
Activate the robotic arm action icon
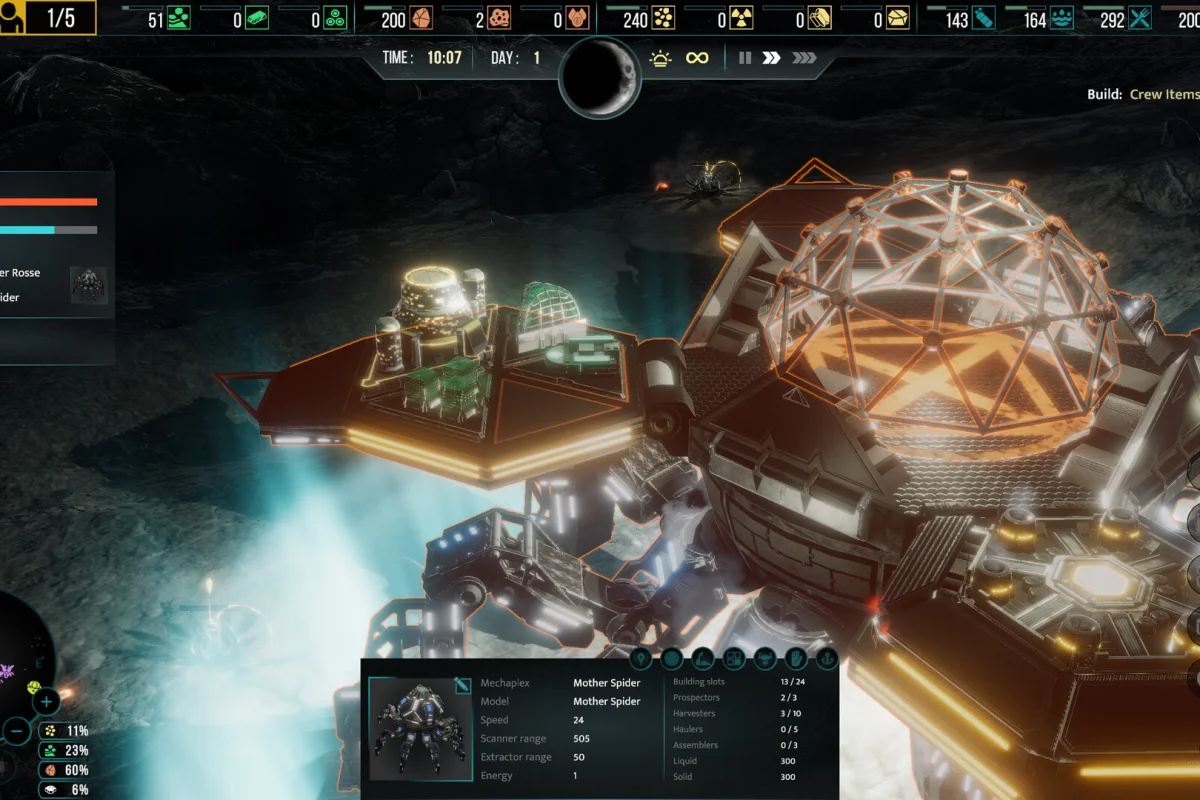click(703, 658)
